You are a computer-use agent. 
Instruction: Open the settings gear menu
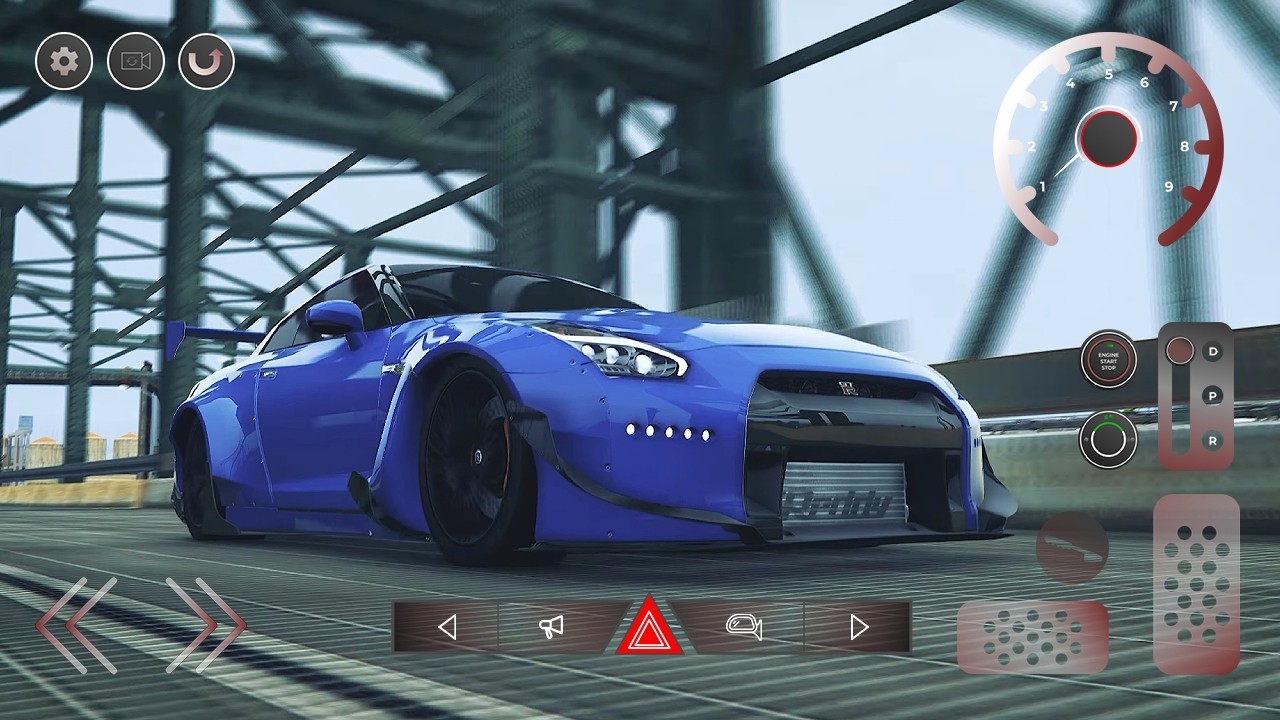[62, 62]
